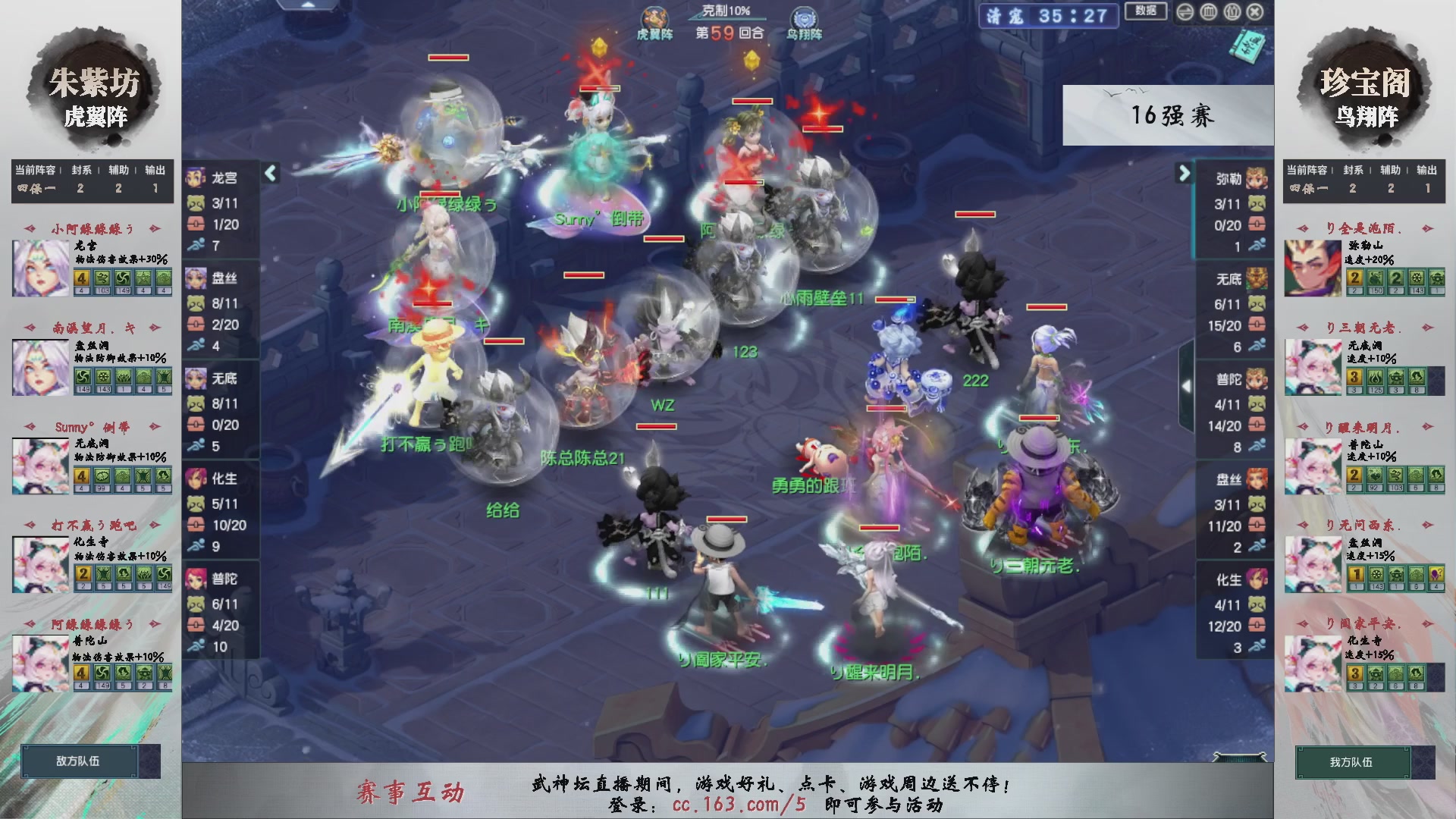The height and width of the screenshot is (819, 1456).
Task: Click the speed stat icon under 龙宫
Action: tap(196, 244)
